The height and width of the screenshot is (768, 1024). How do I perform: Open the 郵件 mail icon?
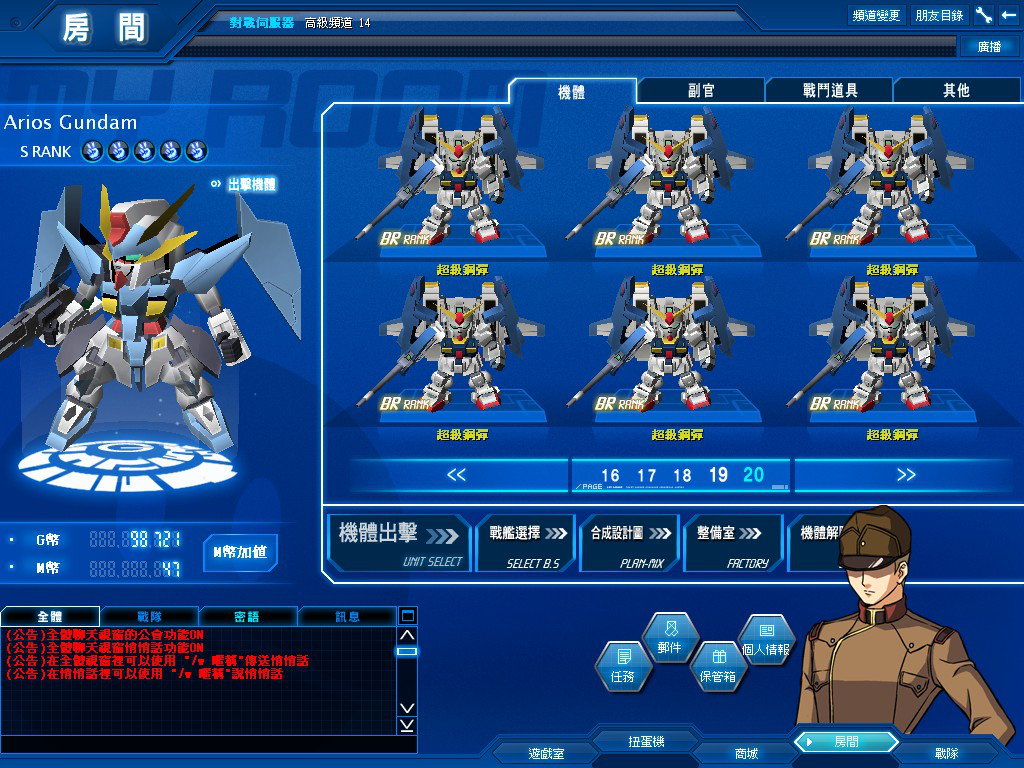(669, 638)
